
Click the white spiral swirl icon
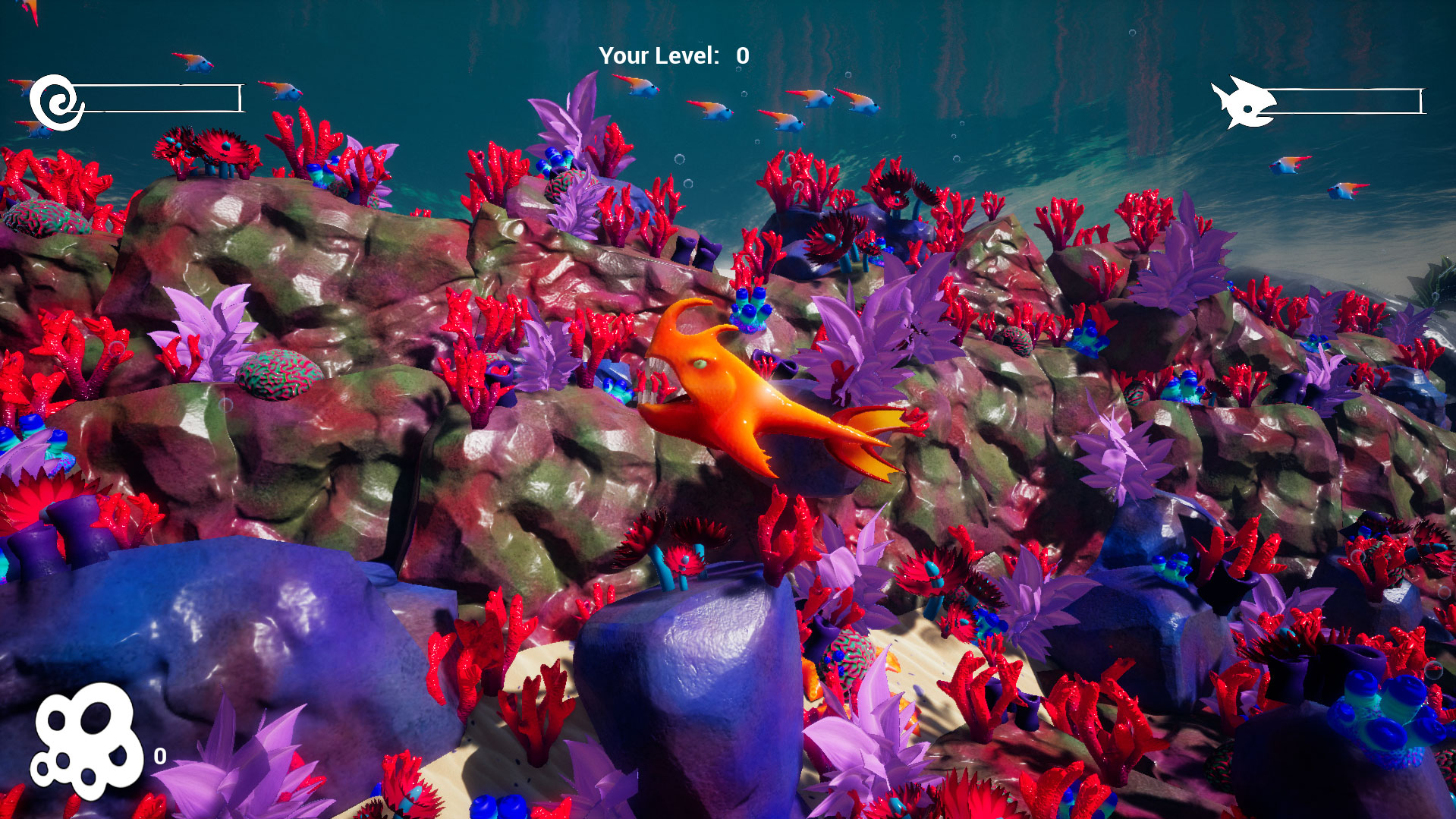click(x=57, y=102)
